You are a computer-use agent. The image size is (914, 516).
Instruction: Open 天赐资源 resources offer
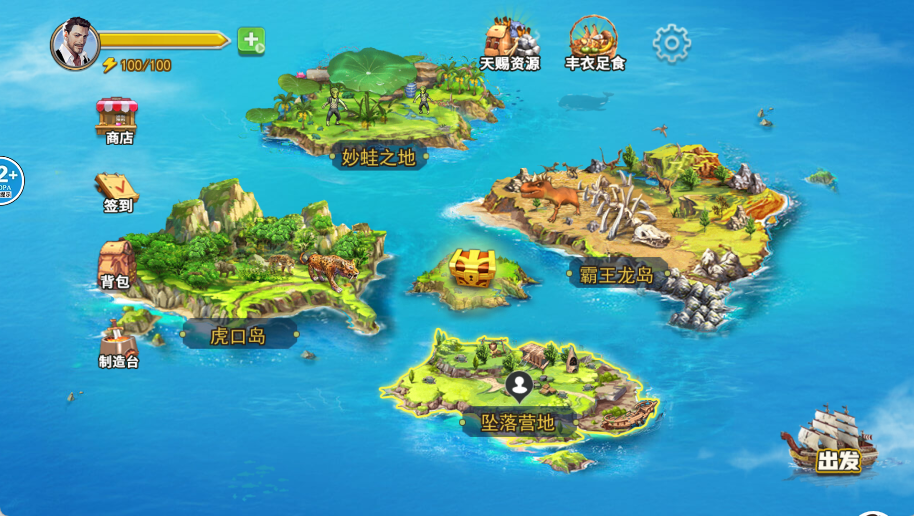coord(510,44)
